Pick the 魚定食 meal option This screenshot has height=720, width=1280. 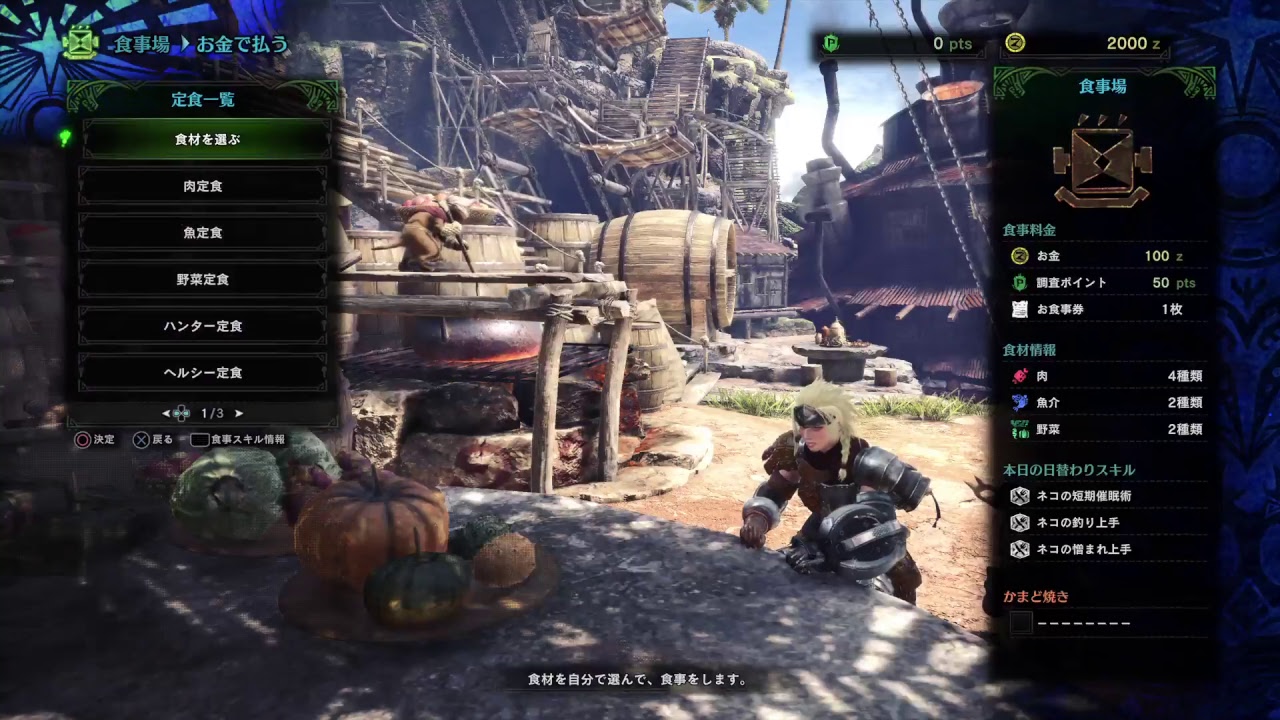click(203, 233)
